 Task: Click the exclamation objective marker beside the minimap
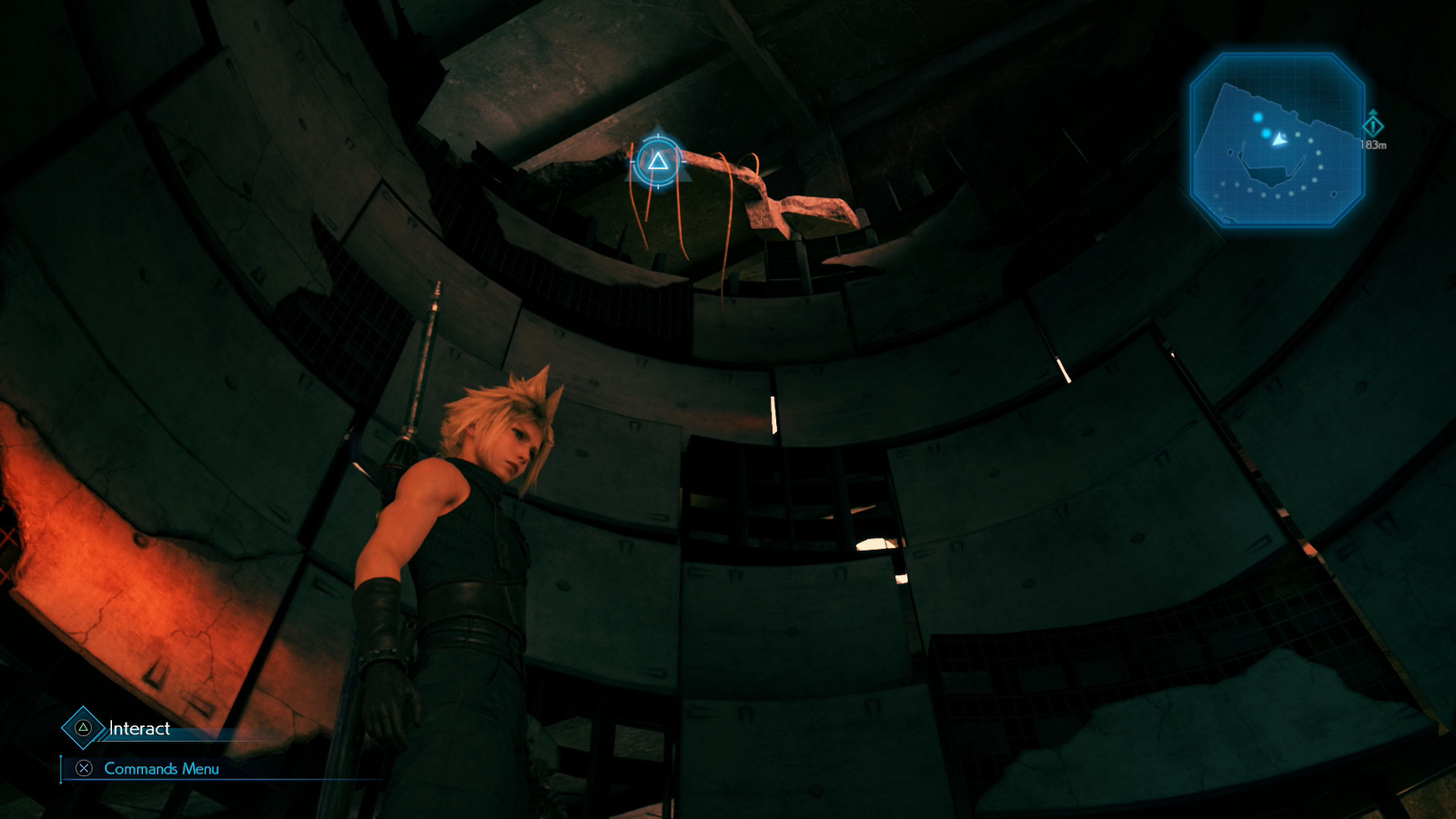click(x=1373, y=127)
